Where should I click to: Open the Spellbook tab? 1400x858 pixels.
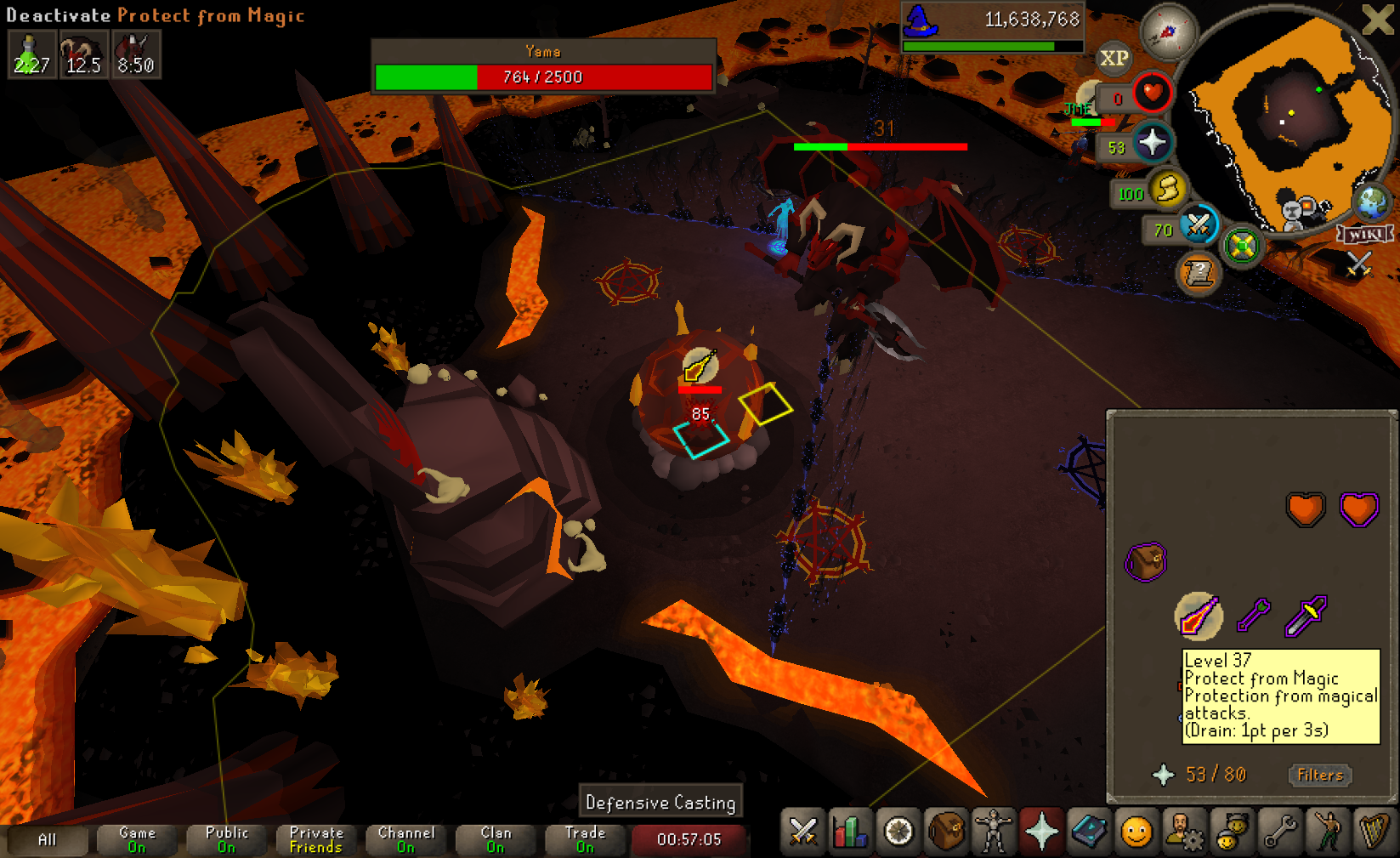[x=1089, y=831]
